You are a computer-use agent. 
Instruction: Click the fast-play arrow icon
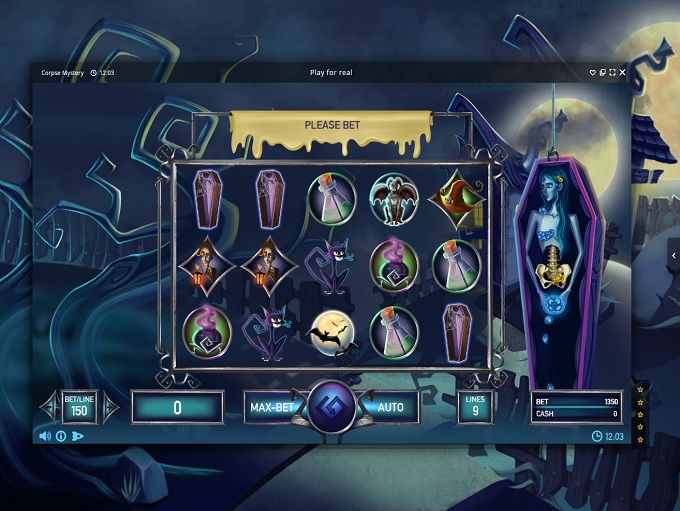(x=78, y=436)
